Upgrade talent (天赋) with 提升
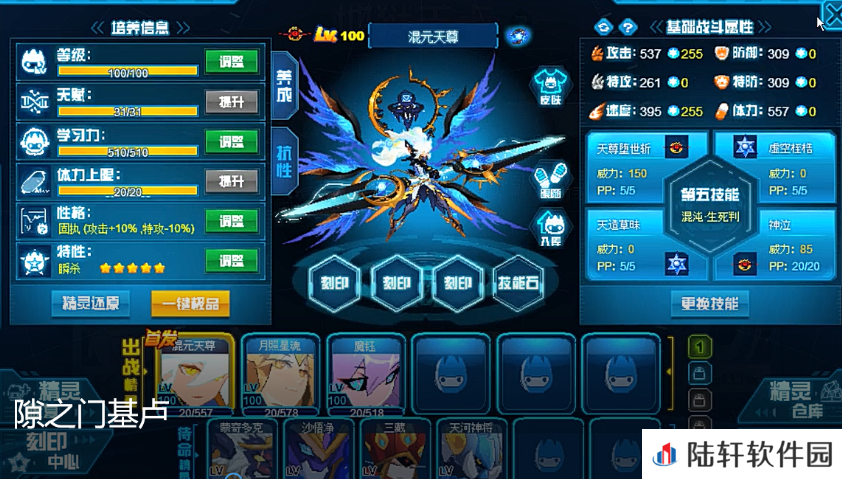 (231, 101)
